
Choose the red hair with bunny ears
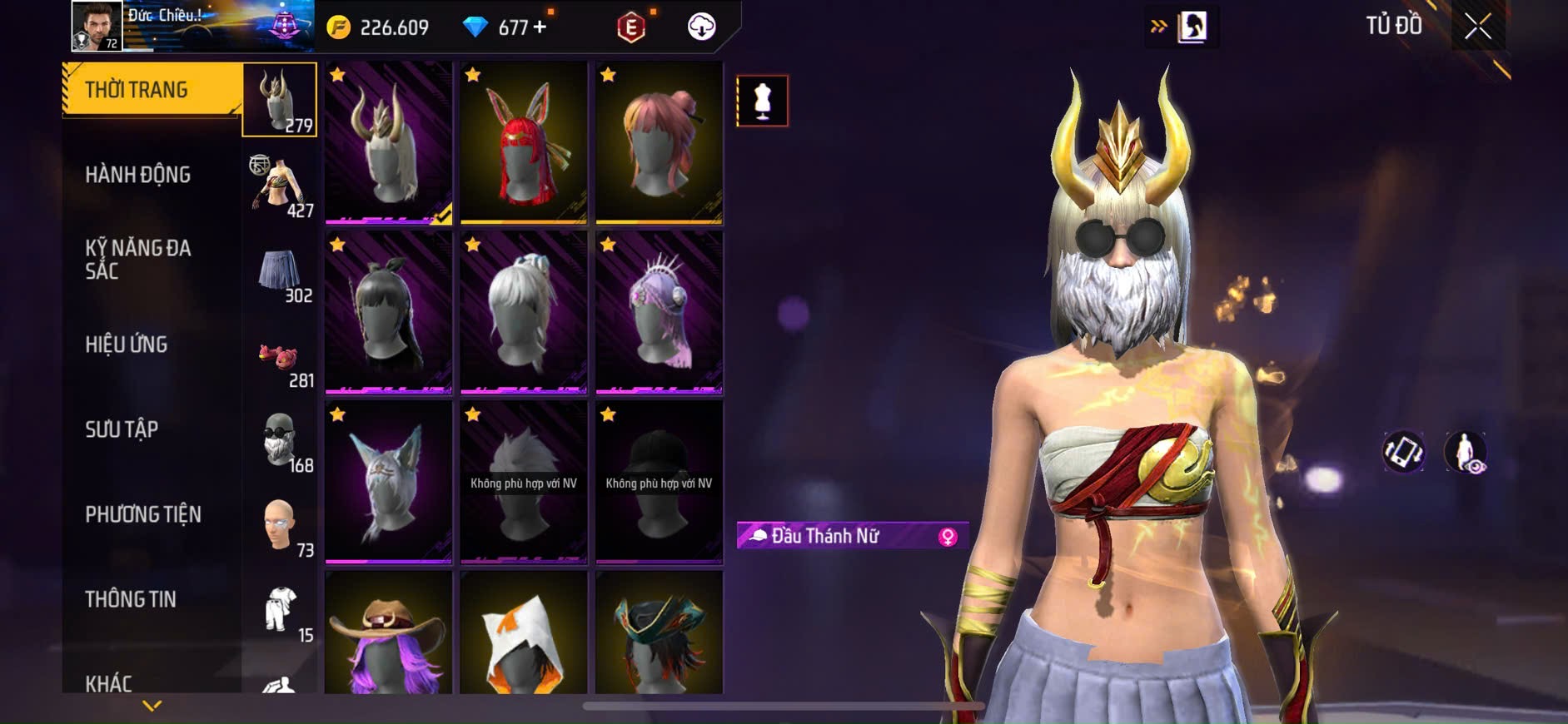click(524, 142)
